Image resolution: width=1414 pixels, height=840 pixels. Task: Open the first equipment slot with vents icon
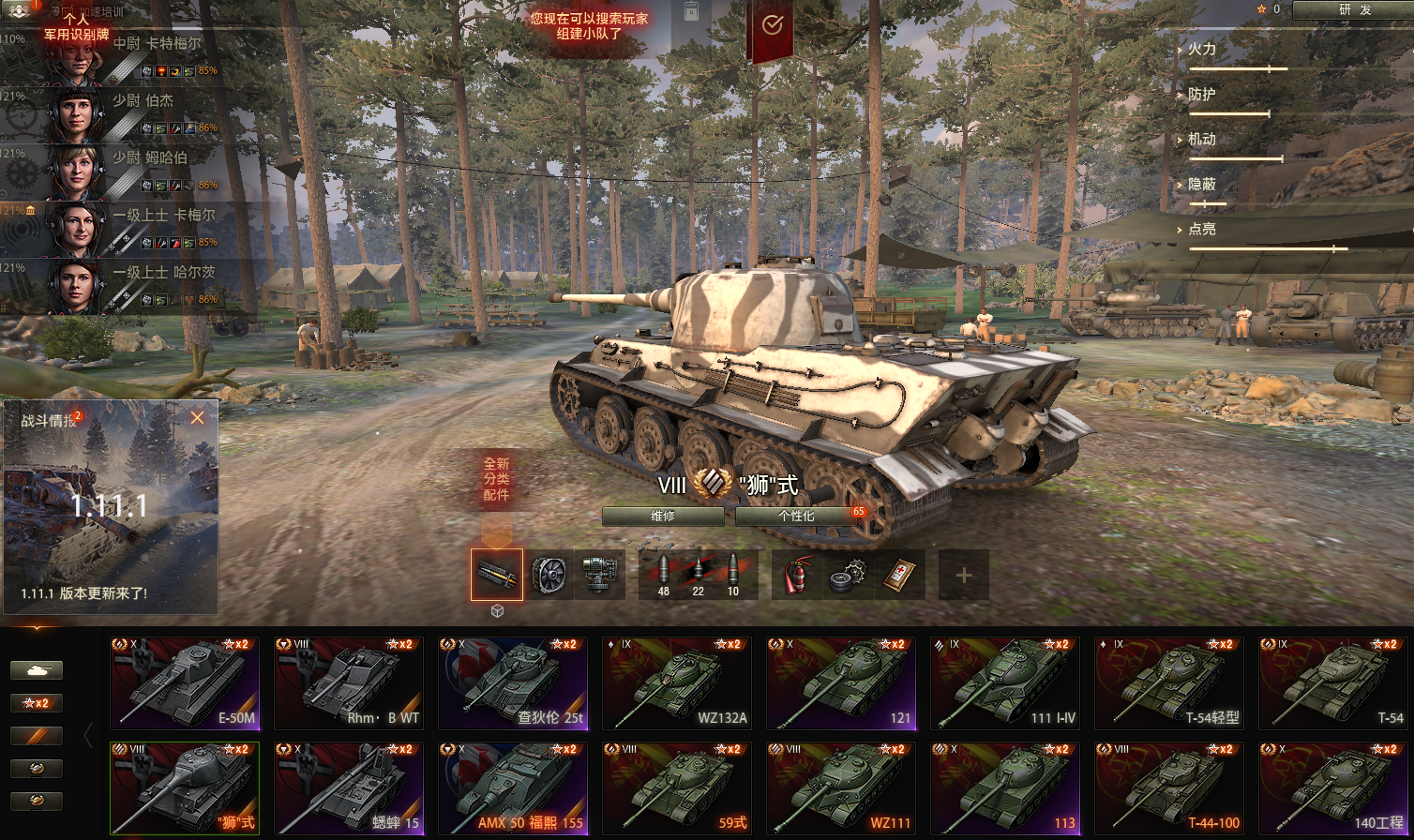(549, 575)
